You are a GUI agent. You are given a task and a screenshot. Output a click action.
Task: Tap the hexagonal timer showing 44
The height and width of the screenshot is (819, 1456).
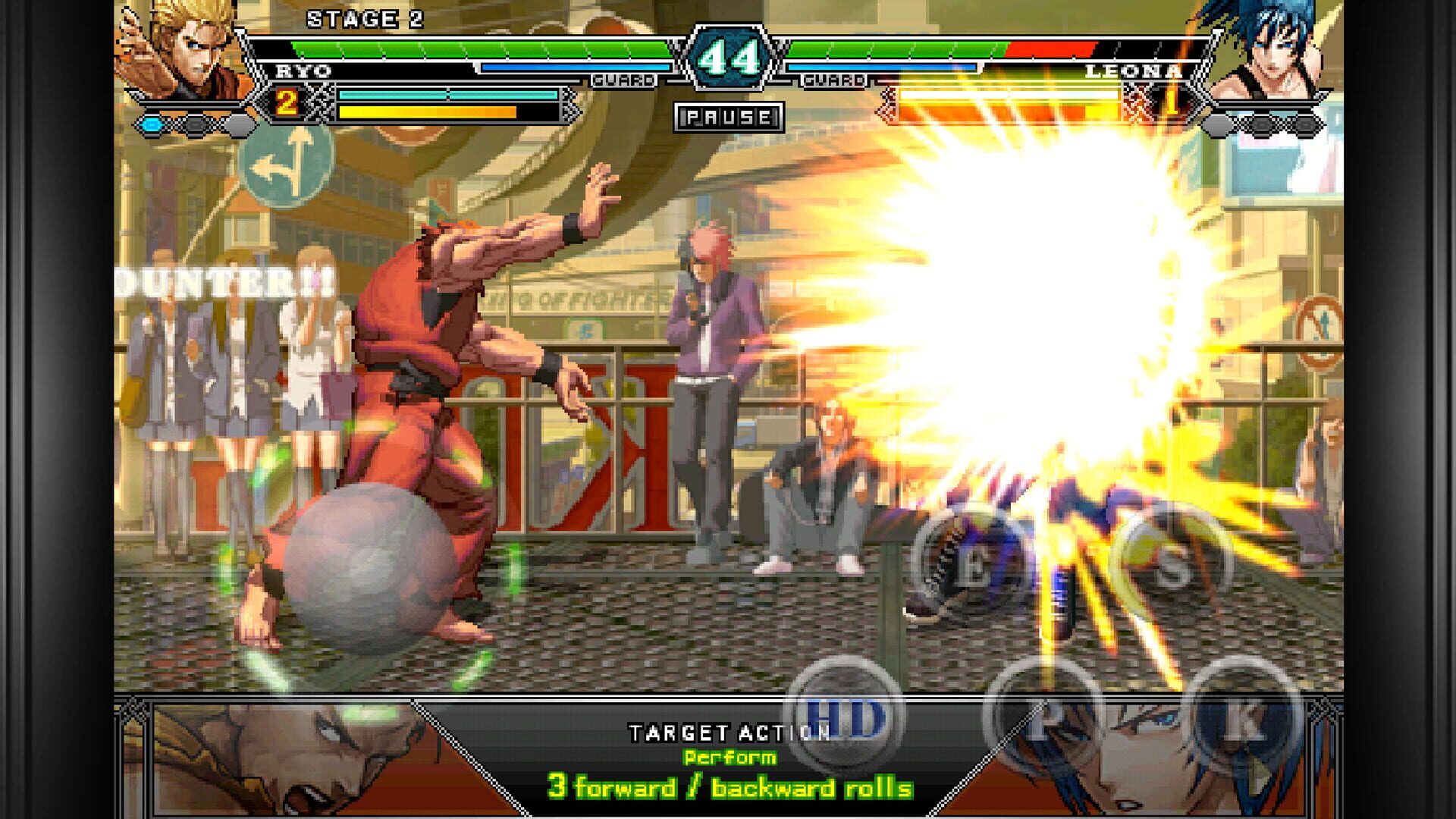tap(730, 55)
